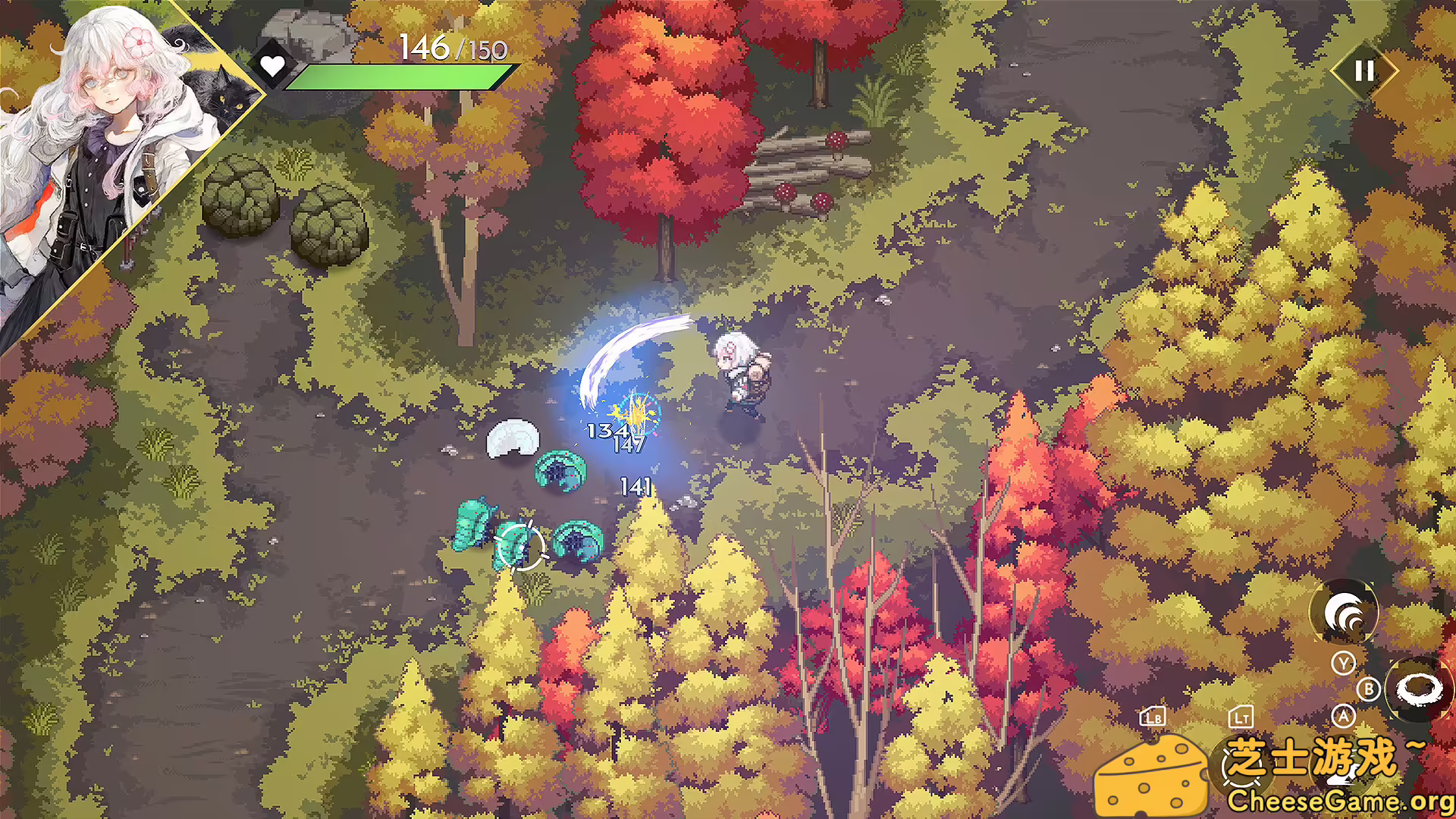
Task: Pause the game with the diamond button
Action: 1364,71
